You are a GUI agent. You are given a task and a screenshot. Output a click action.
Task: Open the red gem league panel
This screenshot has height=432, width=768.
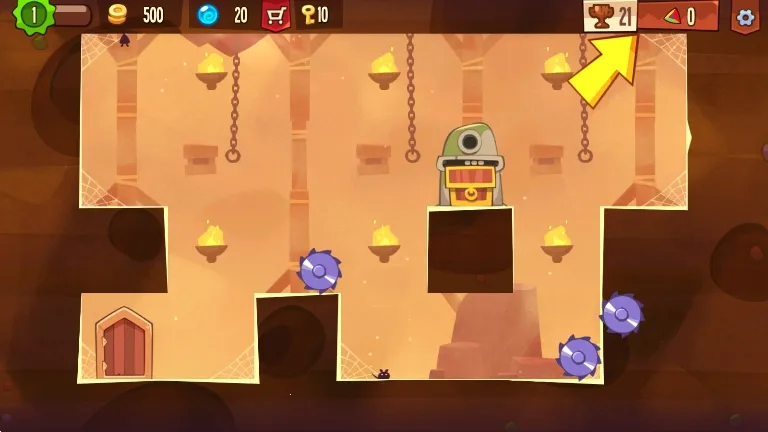tap(678, 16)
